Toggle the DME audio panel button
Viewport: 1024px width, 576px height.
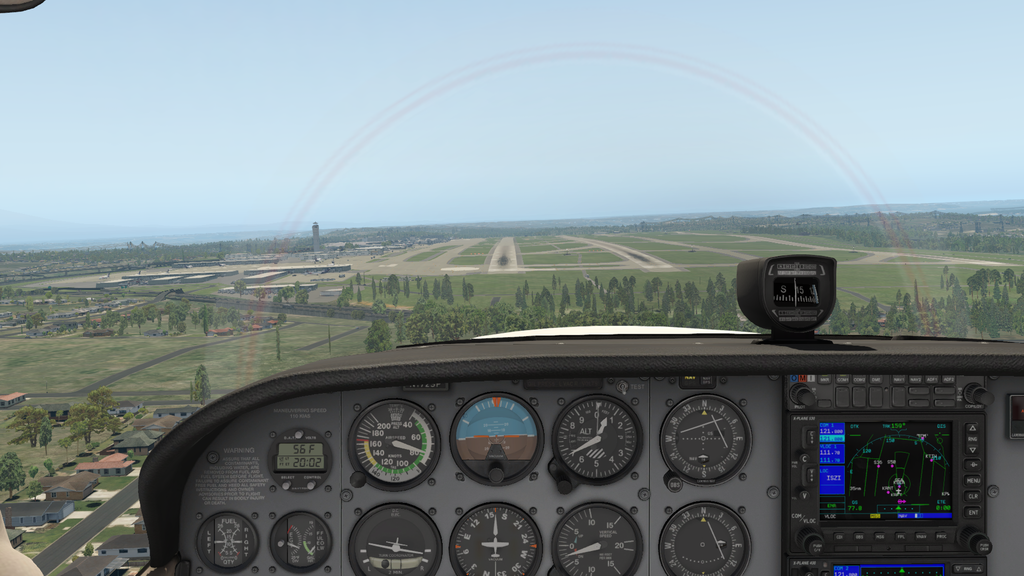tap(877, 381)
